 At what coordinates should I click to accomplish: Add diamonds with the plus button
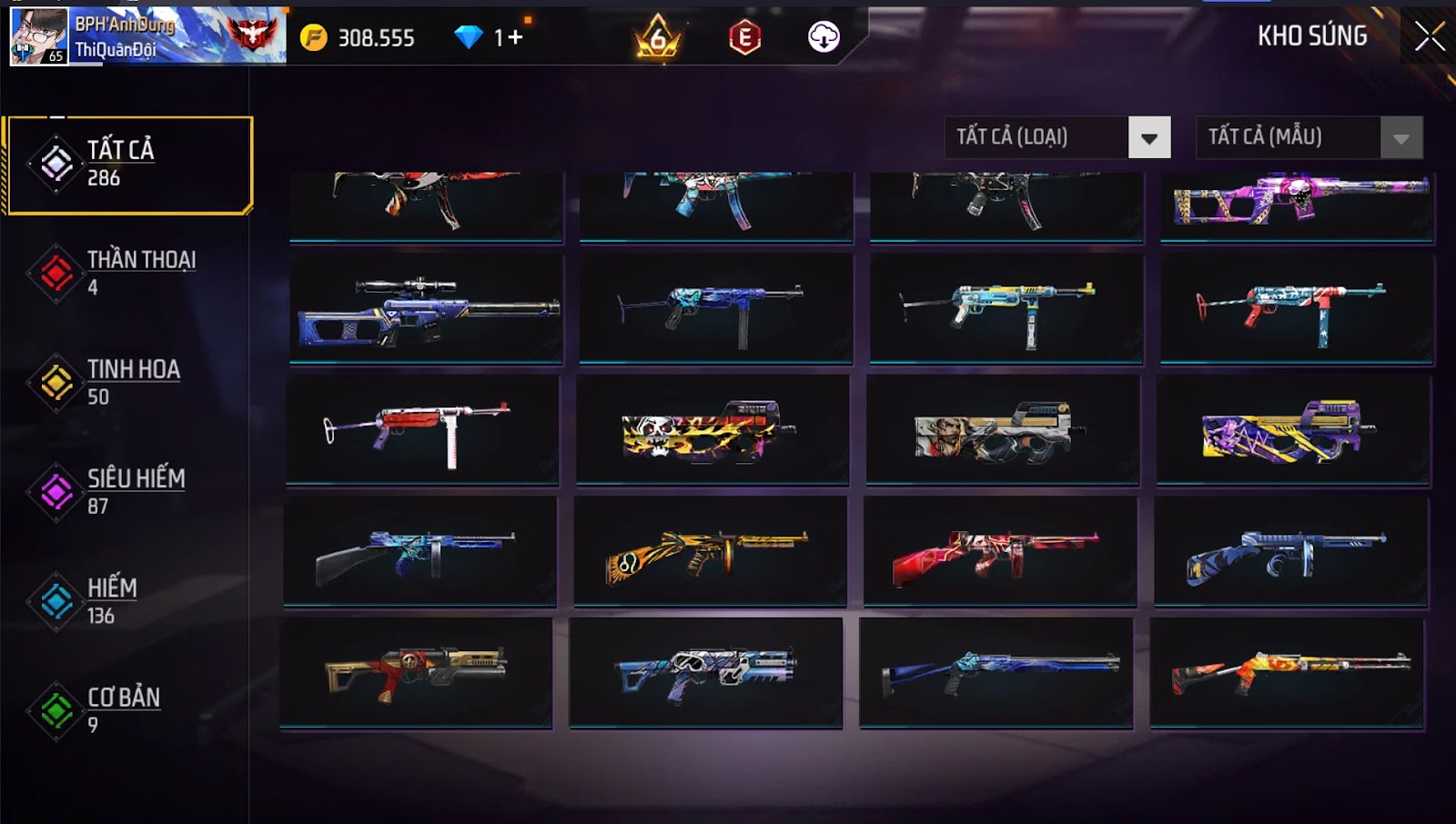click(x=515, y=38)
